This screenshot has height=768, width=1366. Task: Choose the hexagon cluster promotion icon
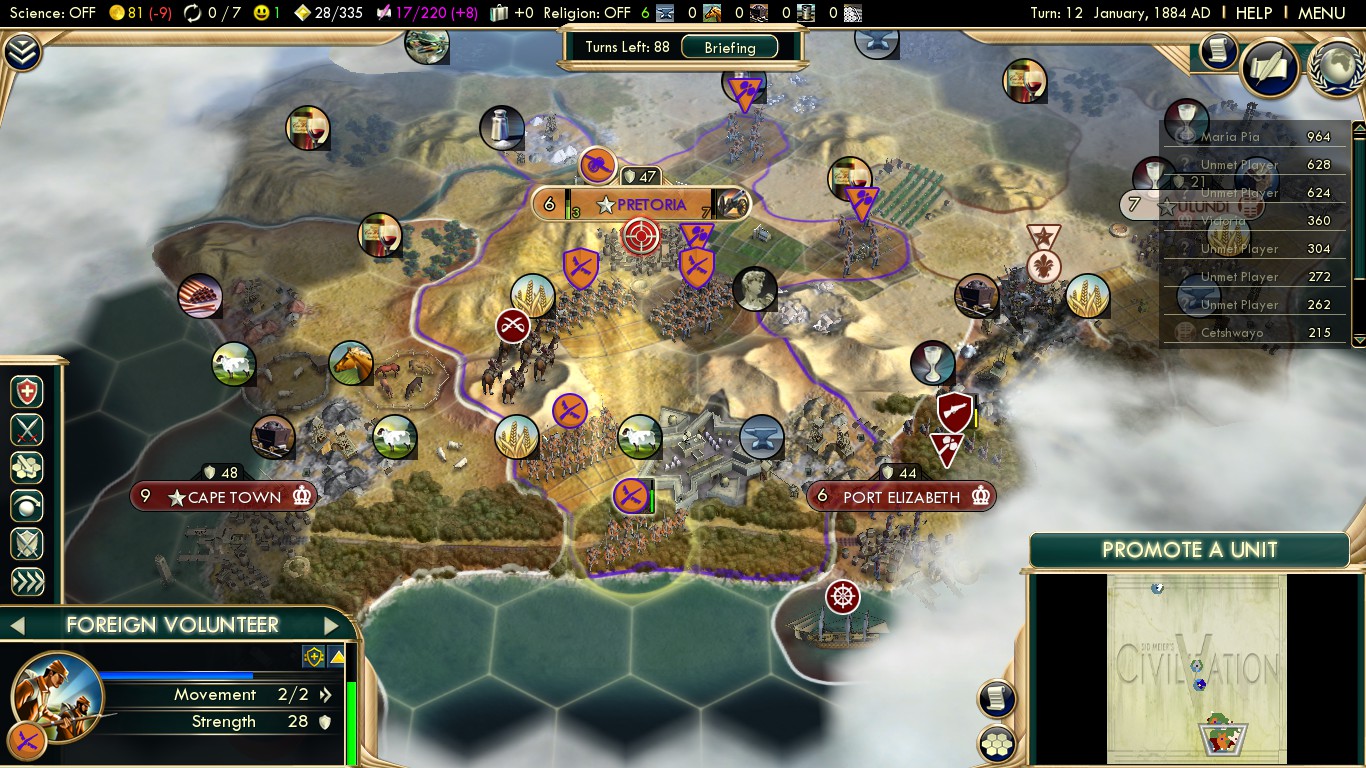click(27, 468)
